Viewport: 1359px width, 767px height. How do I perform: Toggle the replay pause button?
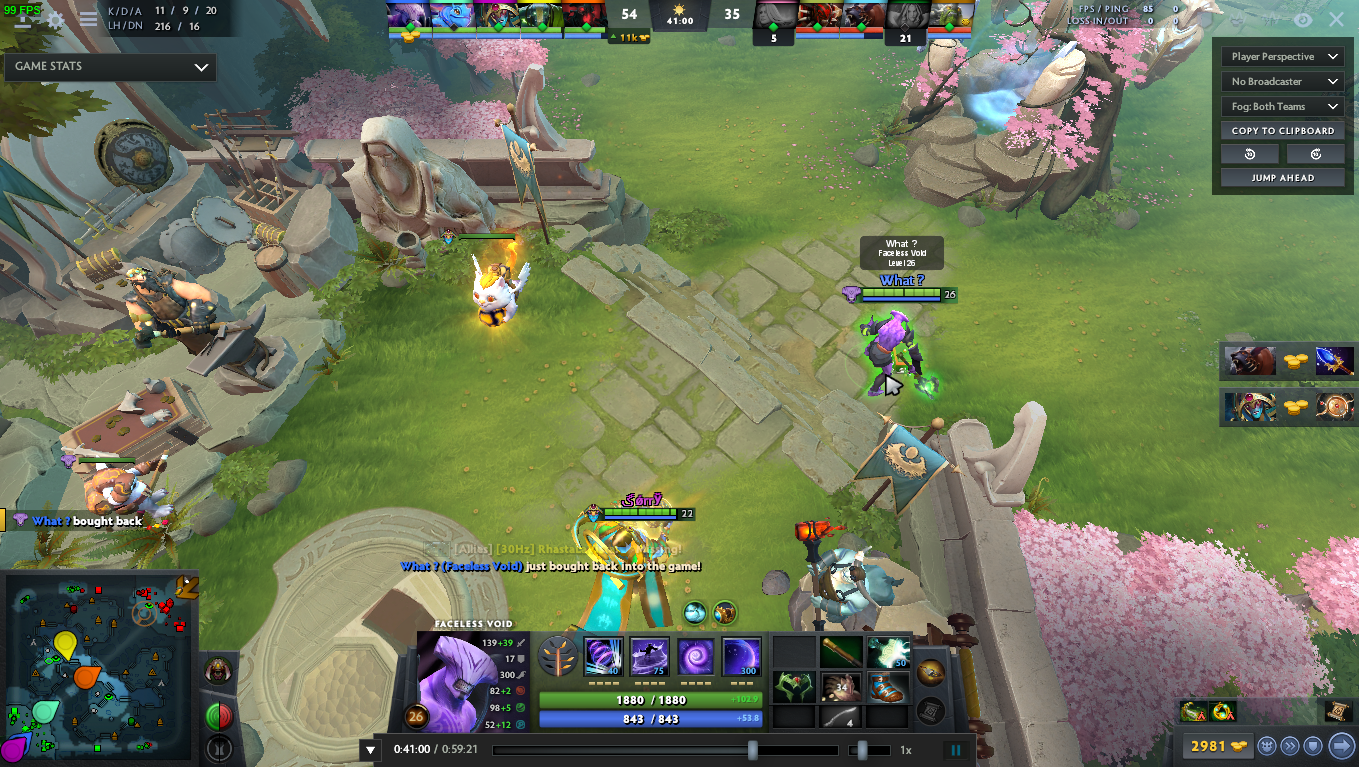coord(956,748)
